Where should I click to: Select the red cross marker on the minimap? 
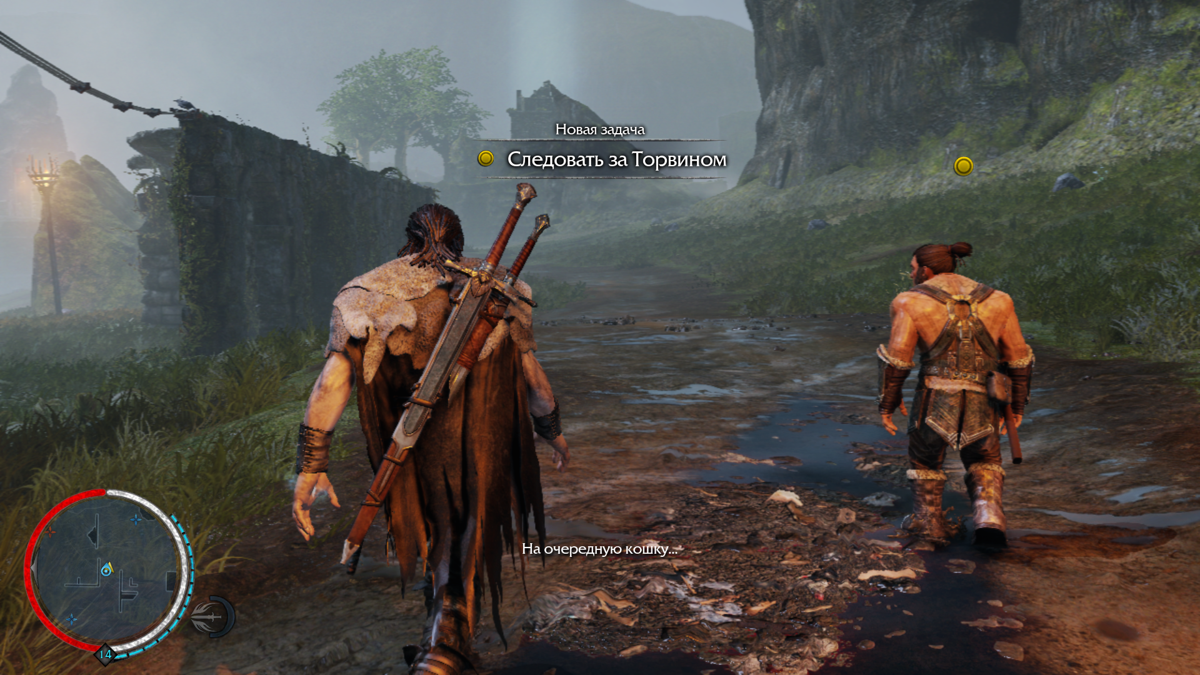pyautogui.click(x=48, y=530)
